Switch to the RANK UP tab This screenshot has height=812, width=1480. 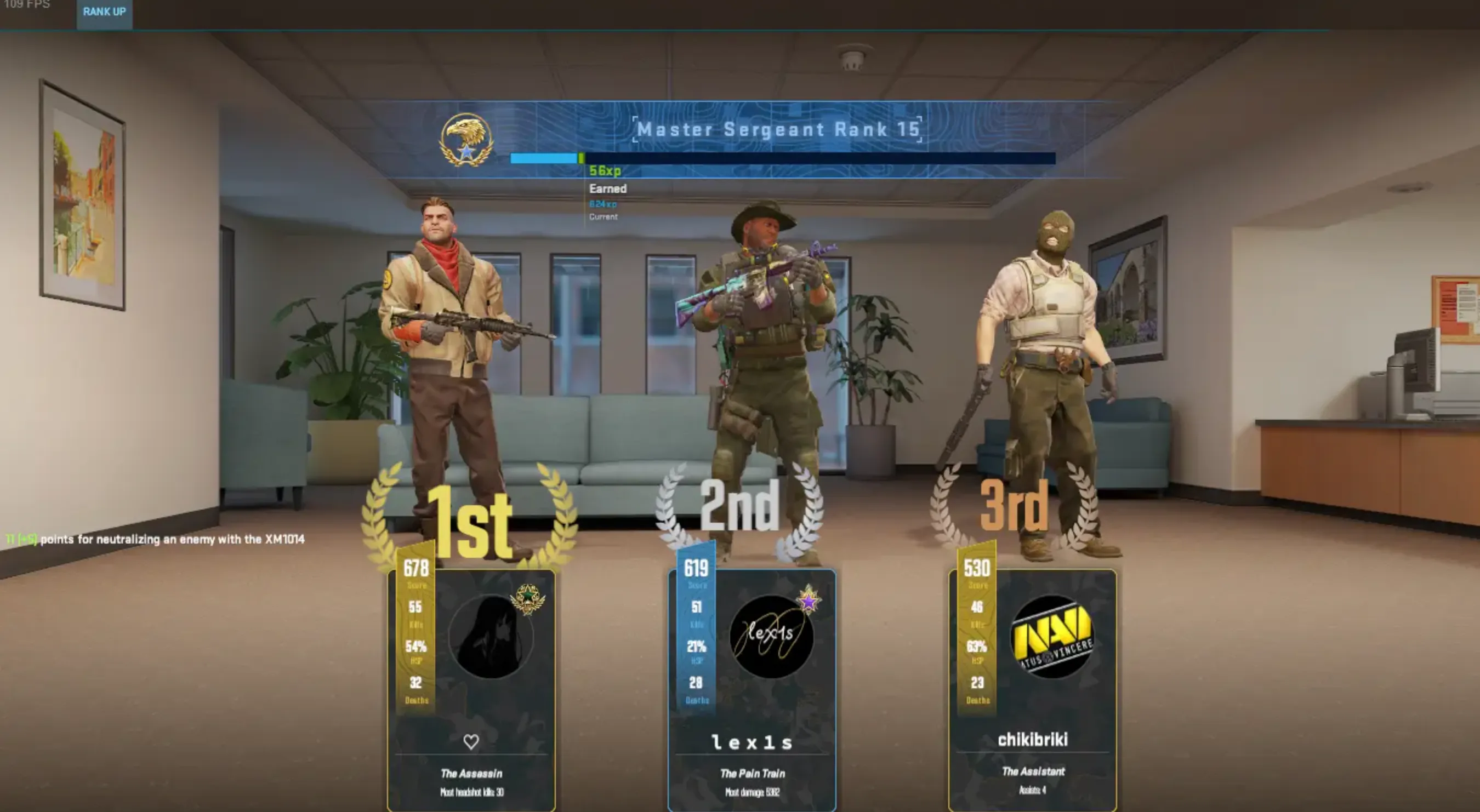click(x=104, y=12)
